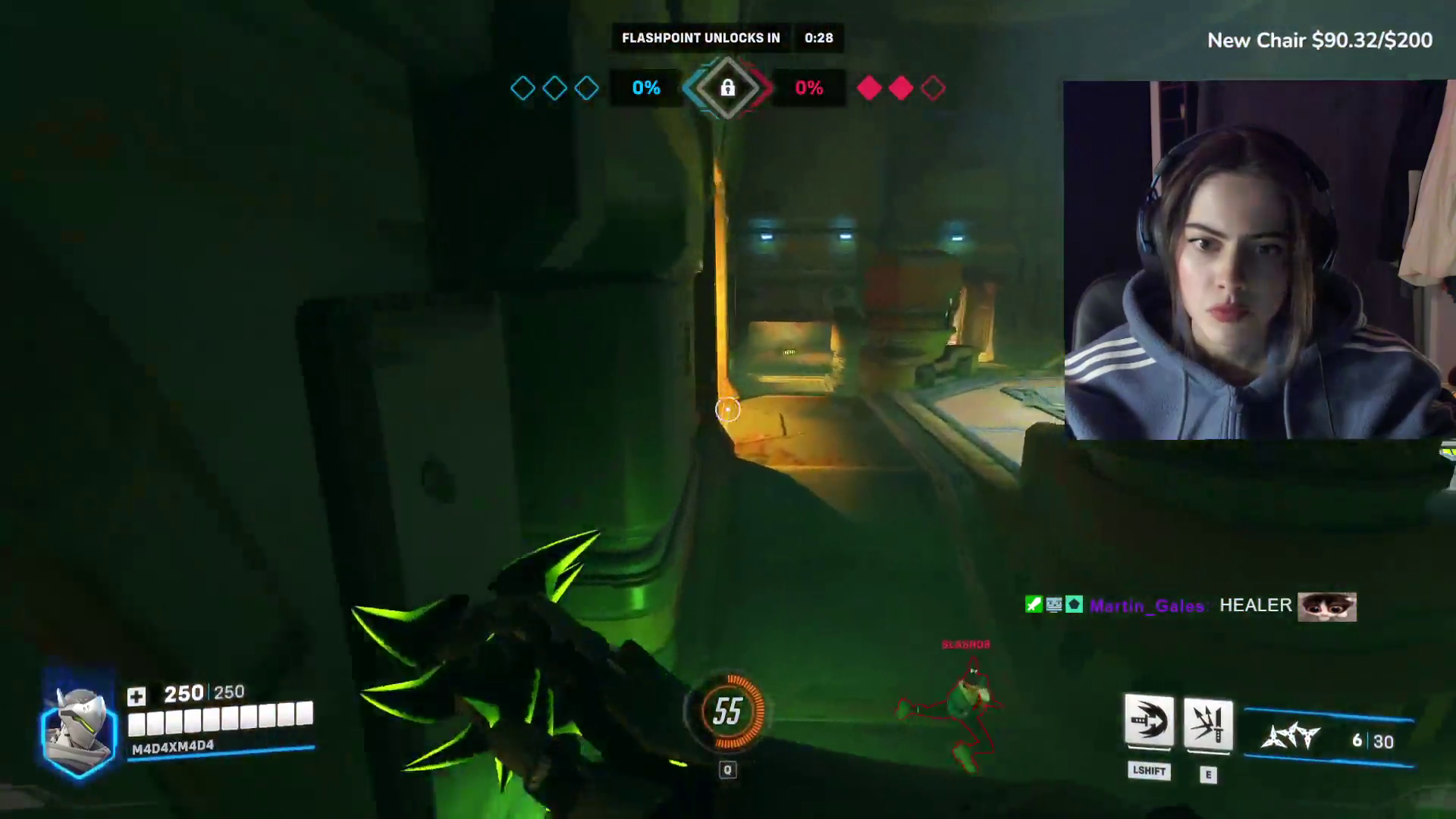Toggle the first blue diamond round marker
1456x819 pixels.
(x=522, y=88)
